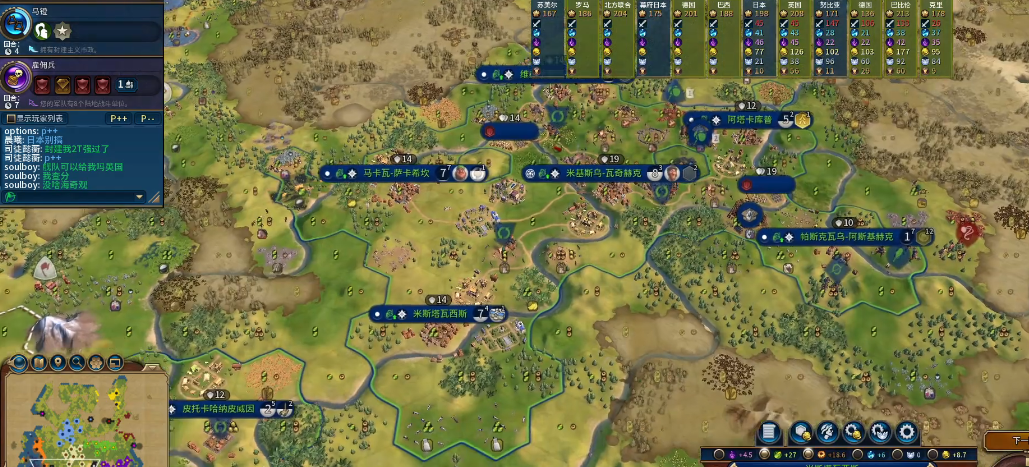Click the P++ button

[120, 118]
